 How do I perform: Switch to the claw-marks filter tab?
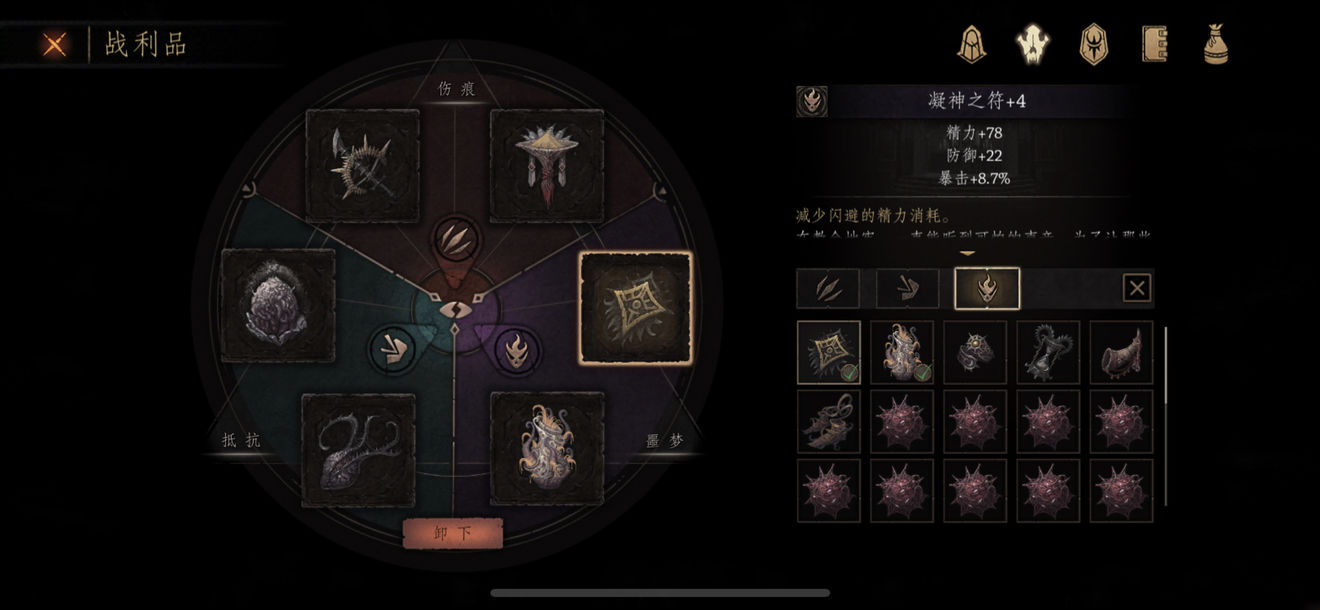828,288
